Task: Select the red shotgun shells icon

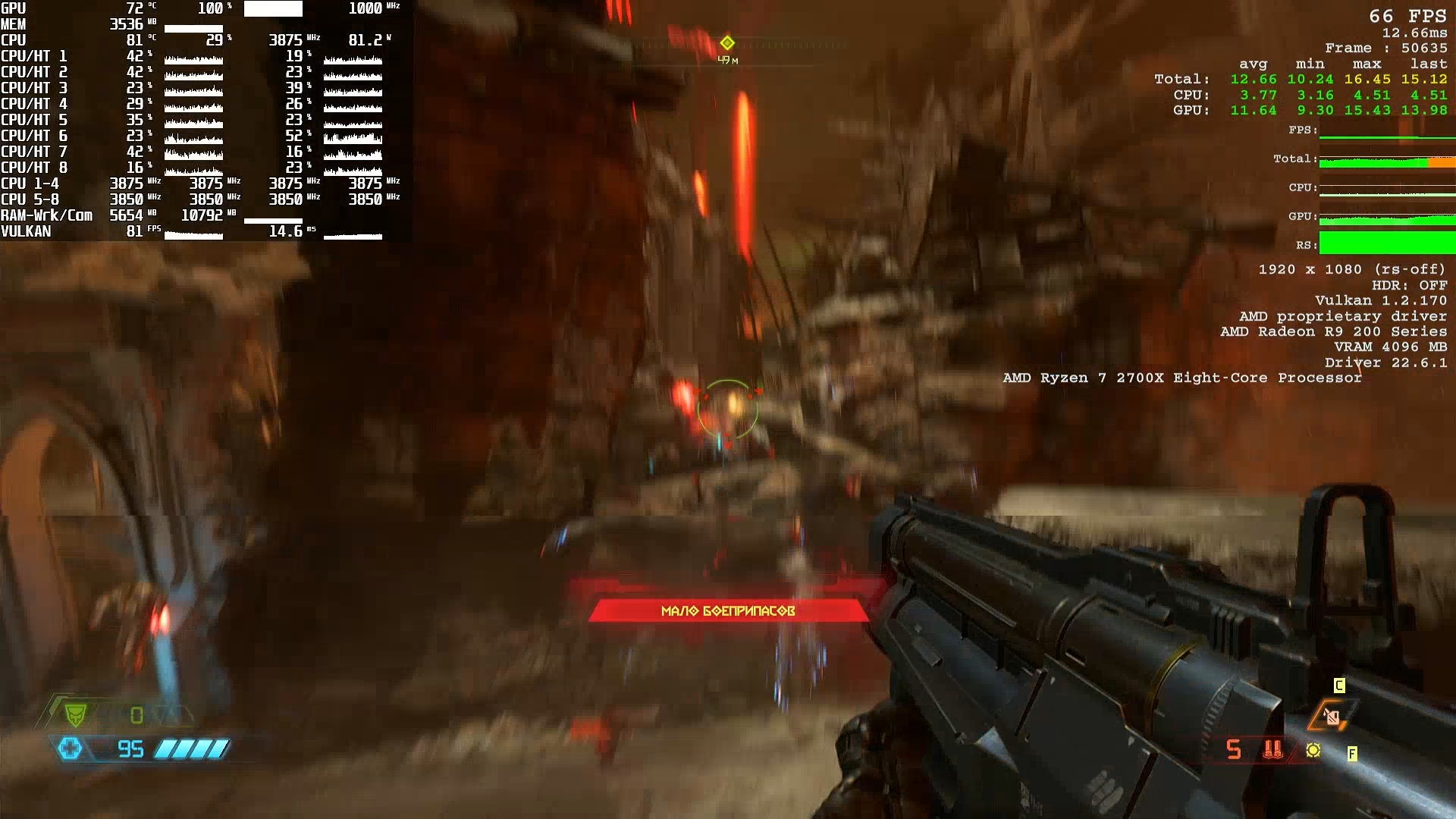Action: (x=1273, y=750)
